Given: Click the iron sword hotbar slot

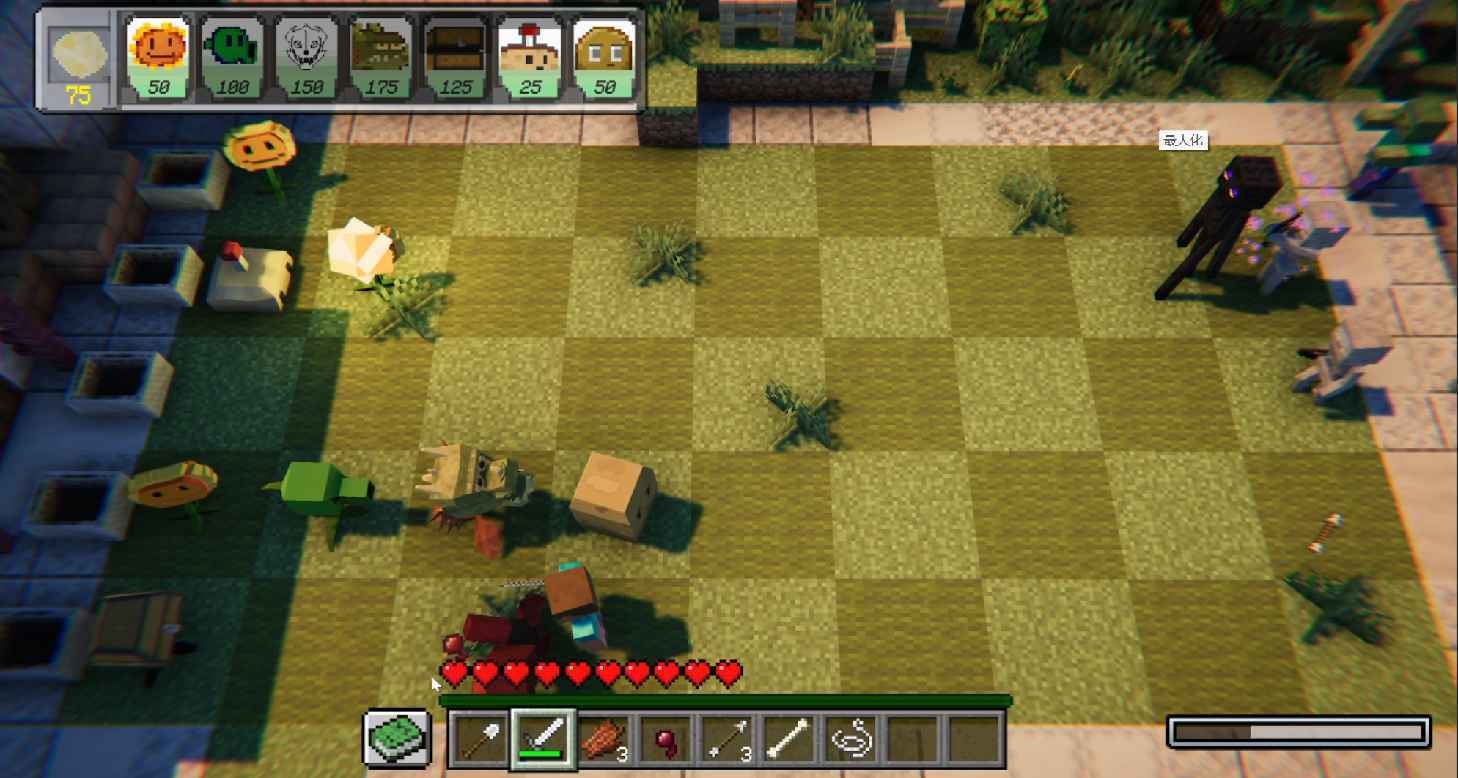Looking at the screenshot, I should 543,738.
